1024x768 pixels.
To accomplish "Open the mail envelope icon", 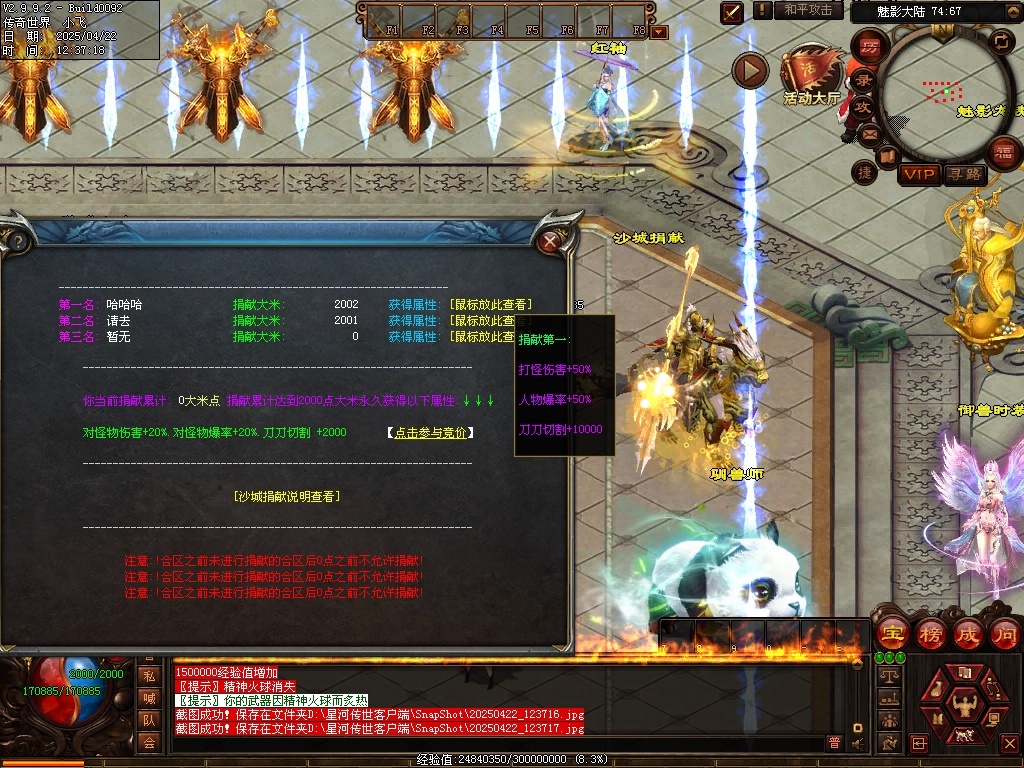I will pos(869,133).
